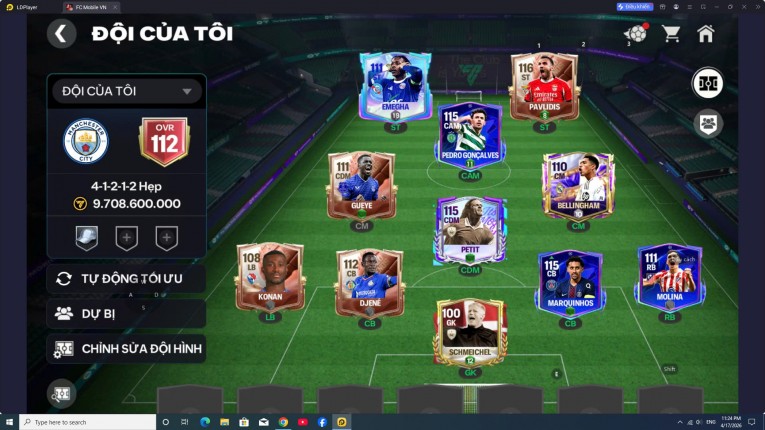
Task: Select the Pavlidis striker card
Action: [x=544, y=86]
